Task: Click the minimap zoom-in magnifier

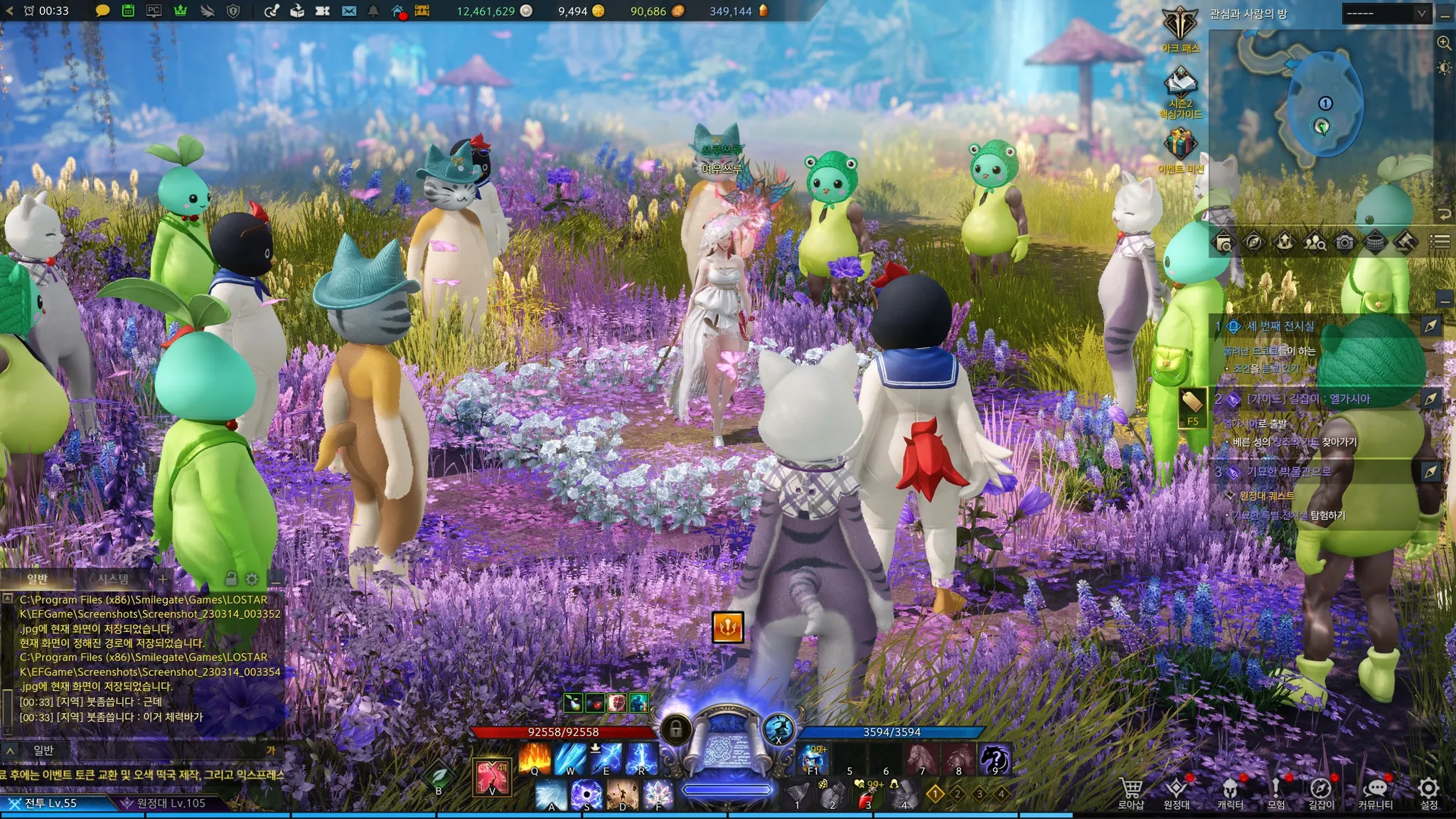Action: (x=1444, y=43)
